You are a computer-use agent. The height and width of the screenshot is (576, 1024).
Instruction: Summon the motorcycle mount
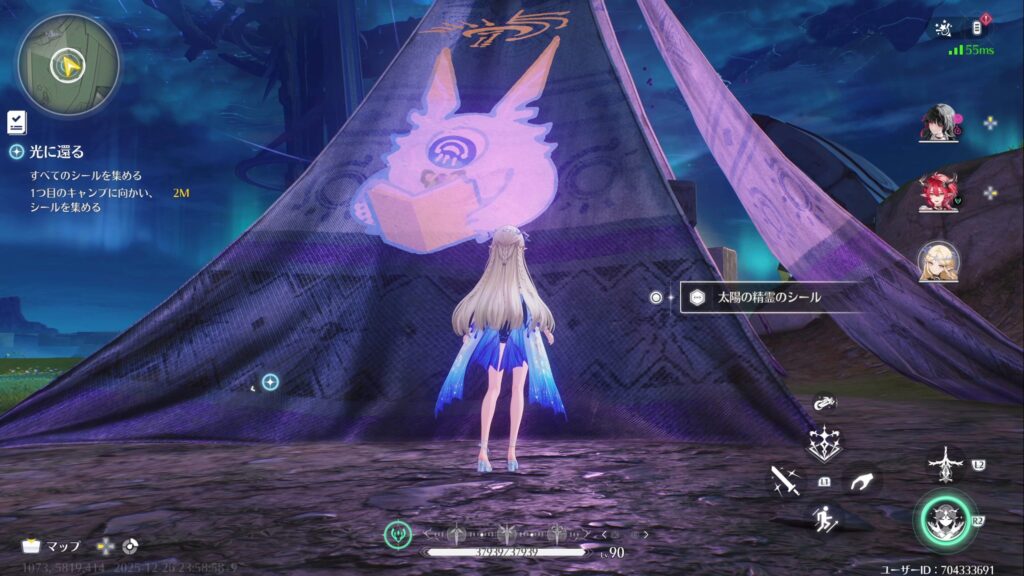pos(824,403)
